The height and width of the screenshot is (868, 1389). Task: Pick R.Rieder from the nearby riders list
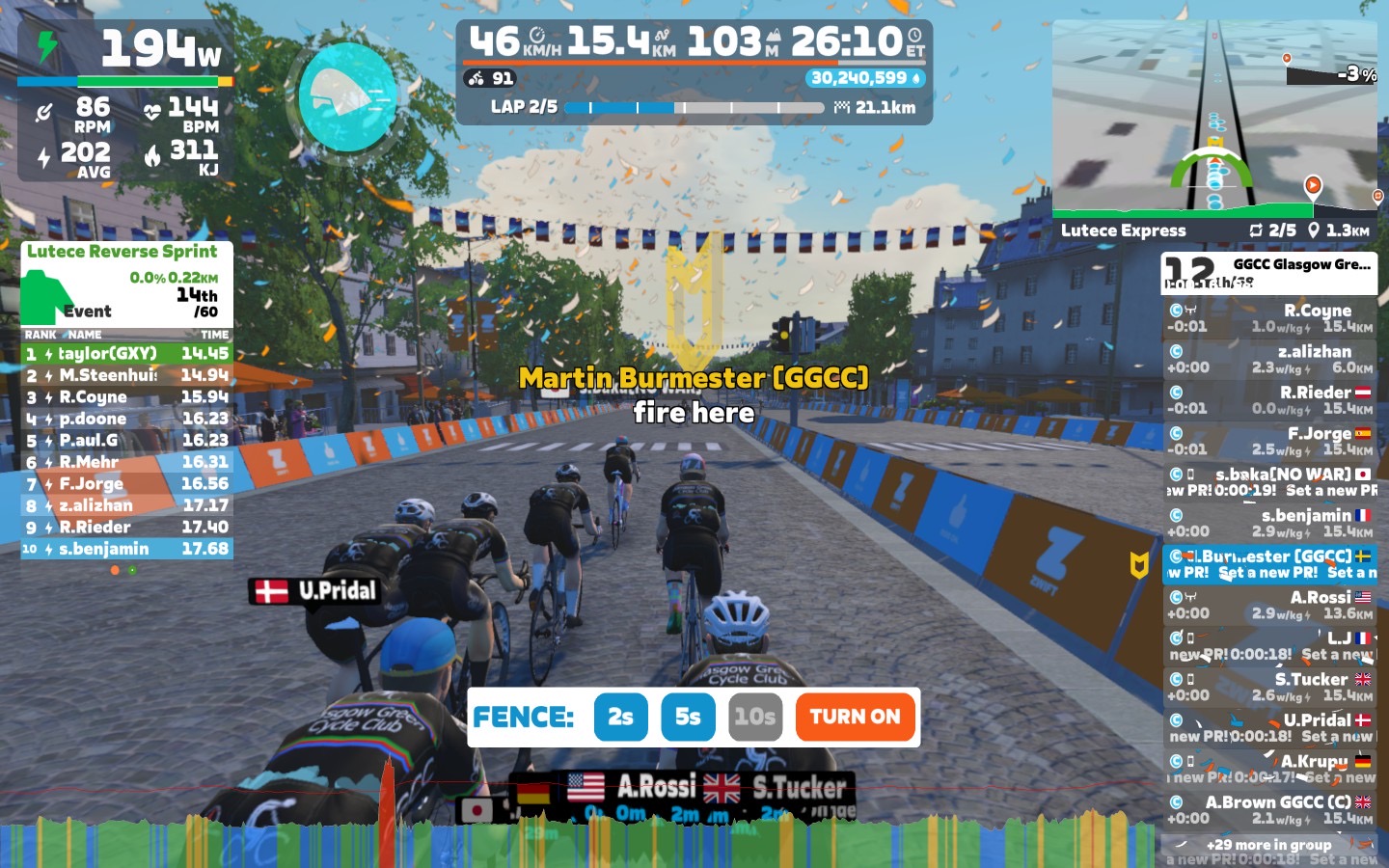coord(1269,400)
